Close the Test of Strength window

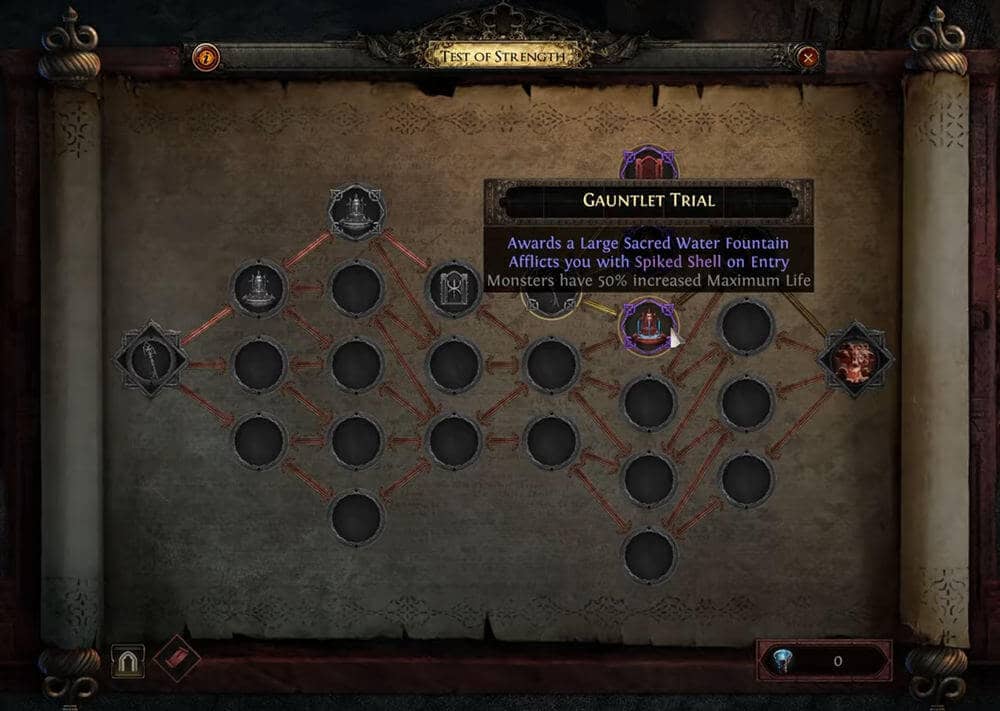coord(808,57)
